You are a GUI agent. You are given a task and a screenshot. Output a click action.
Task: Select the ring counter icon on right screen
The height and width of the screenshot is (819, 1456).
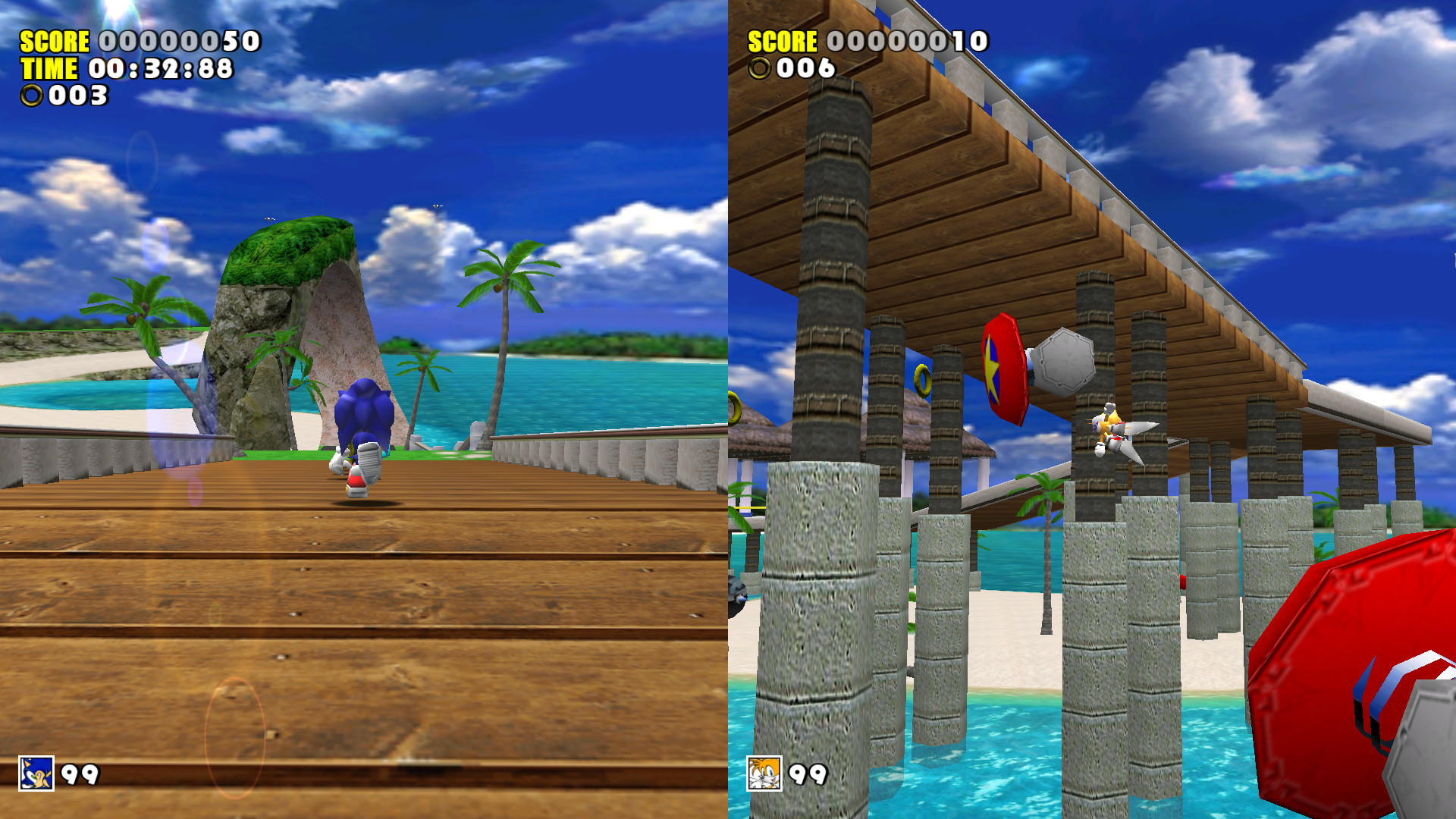click(761, 67)
